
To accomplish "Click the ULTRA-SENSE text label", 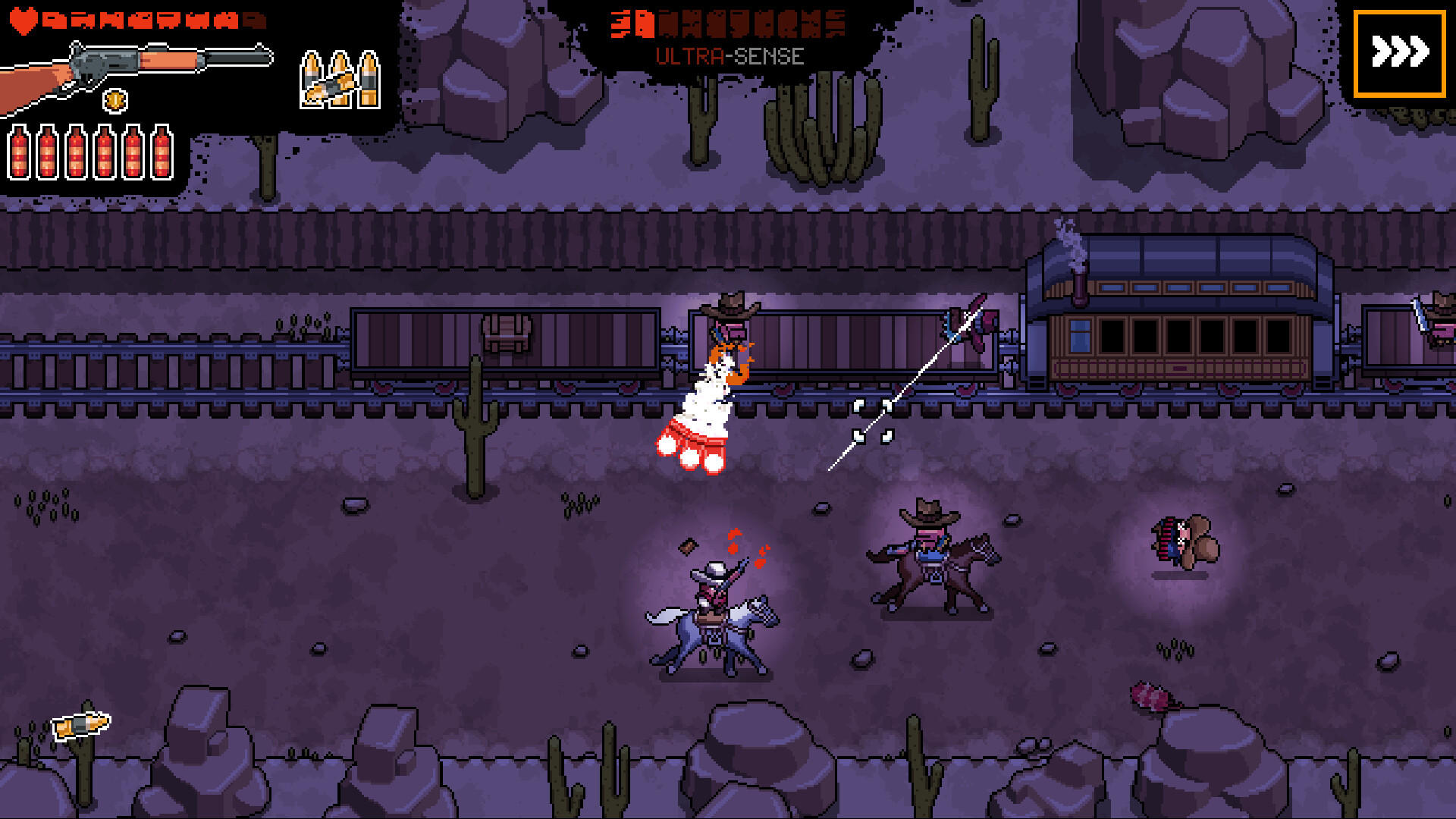I will [x=730, y=55].
